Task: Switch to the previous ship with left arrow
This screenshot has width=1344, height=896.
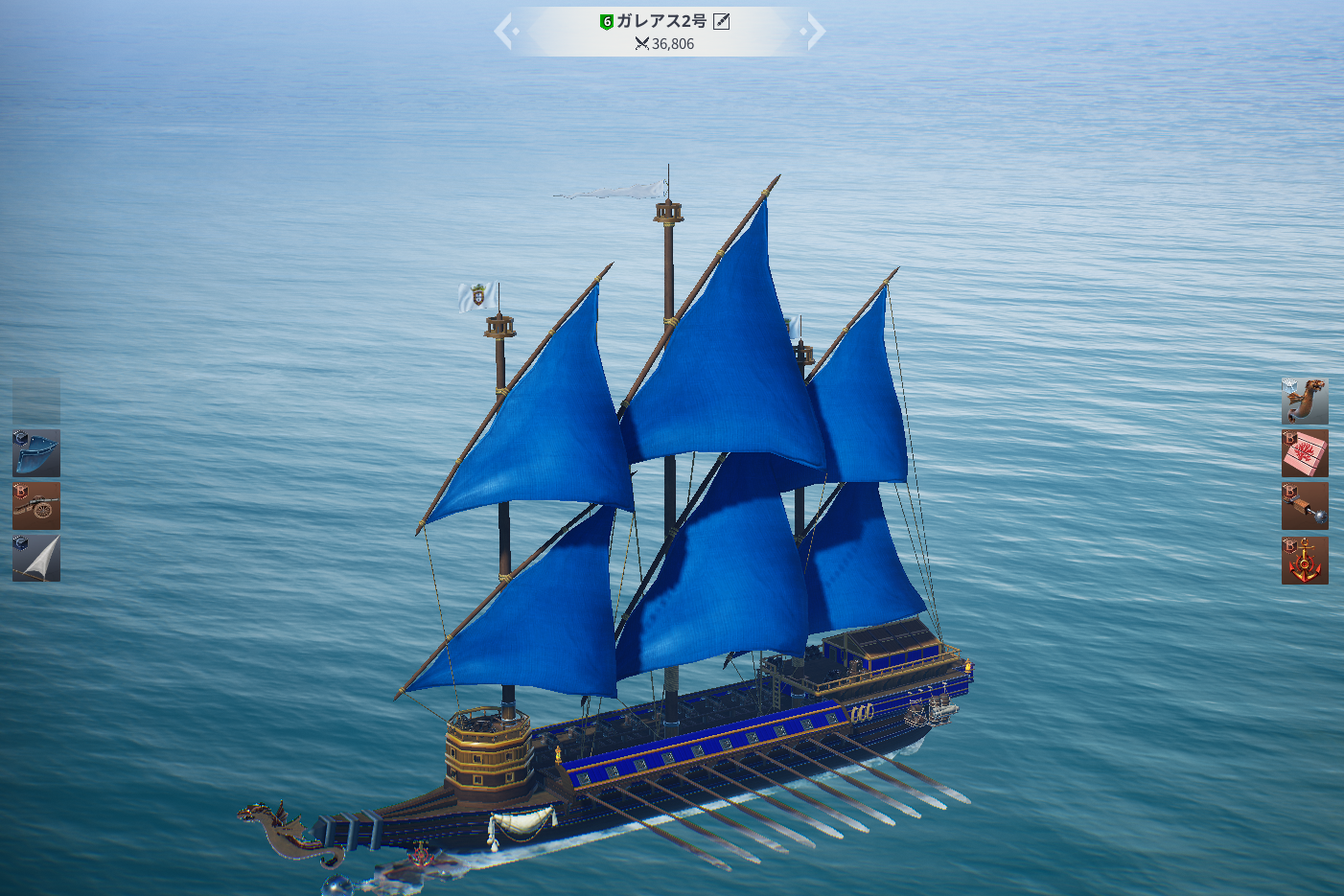Action: click(504, 31)
